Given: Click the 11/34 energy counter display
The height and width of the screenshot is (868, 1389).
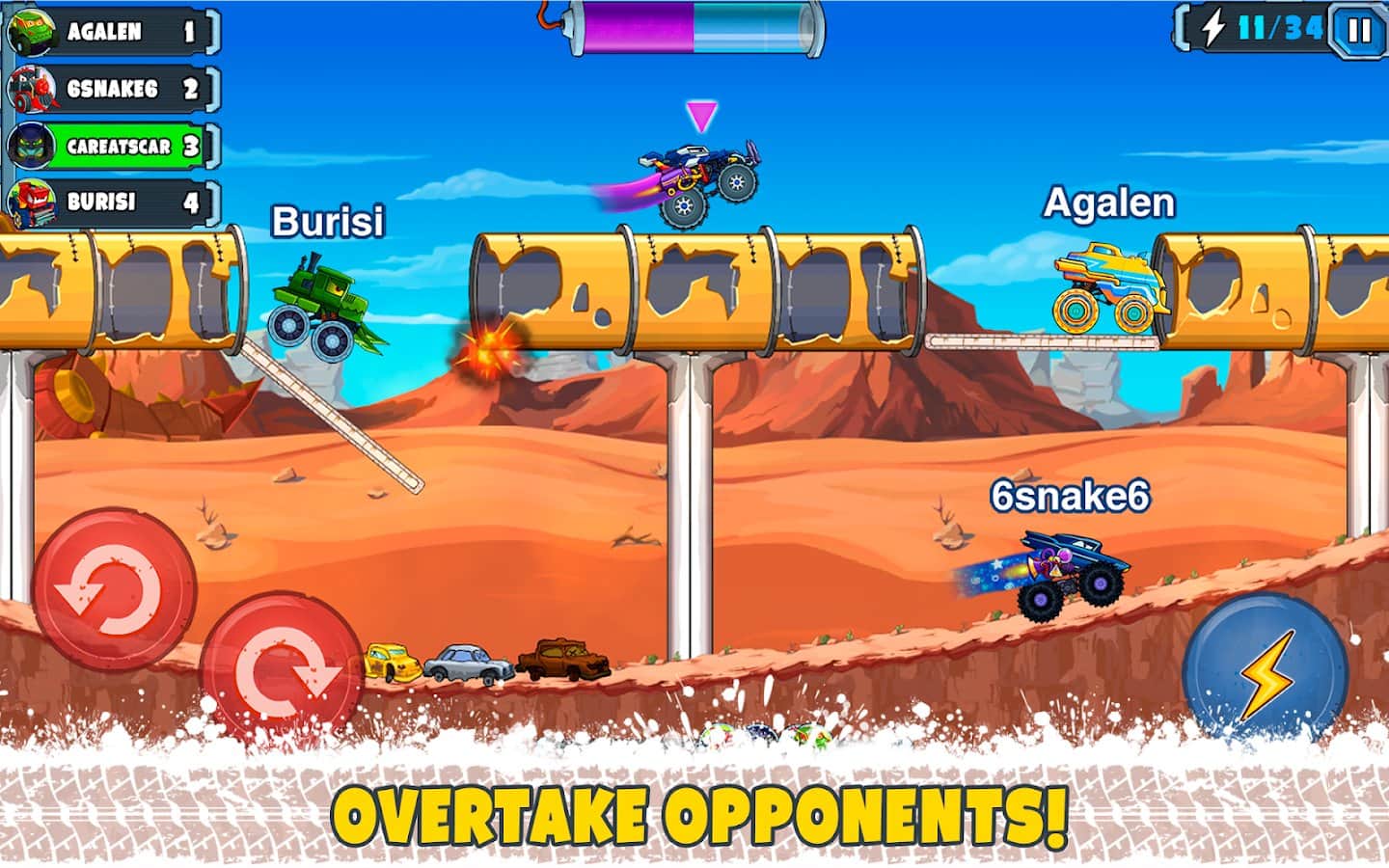Looking at the screenshot, I should 1280,28.
